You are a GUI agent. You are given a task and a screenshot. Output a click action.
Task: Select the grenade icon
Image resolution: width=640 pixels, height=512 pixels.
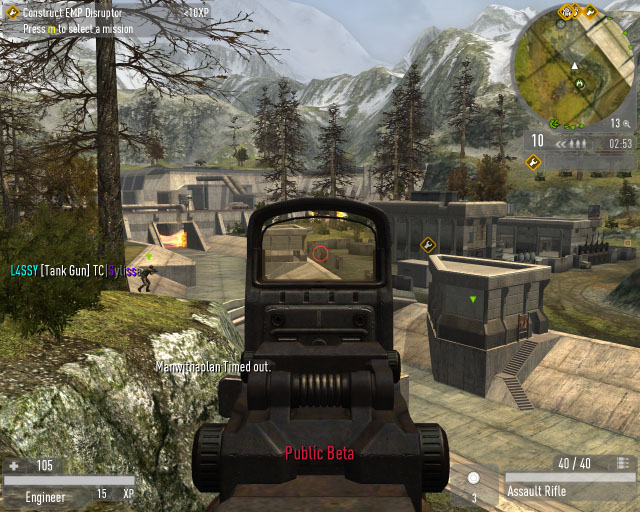point(473,479)
